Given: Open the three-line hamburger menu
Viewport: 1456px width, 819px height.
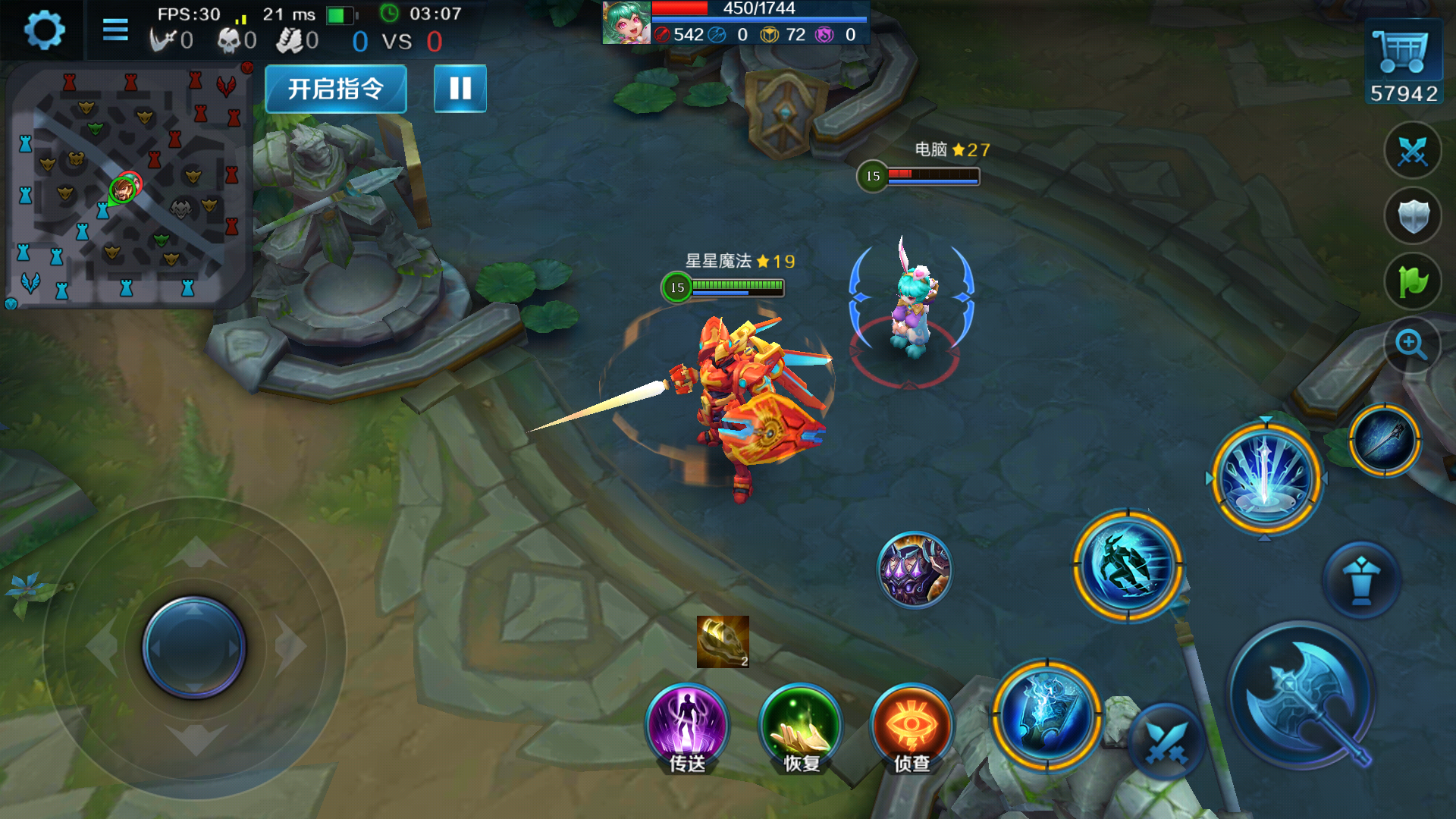Looking at the screenshot, I should pyautogui.click(x=115, y=30).
